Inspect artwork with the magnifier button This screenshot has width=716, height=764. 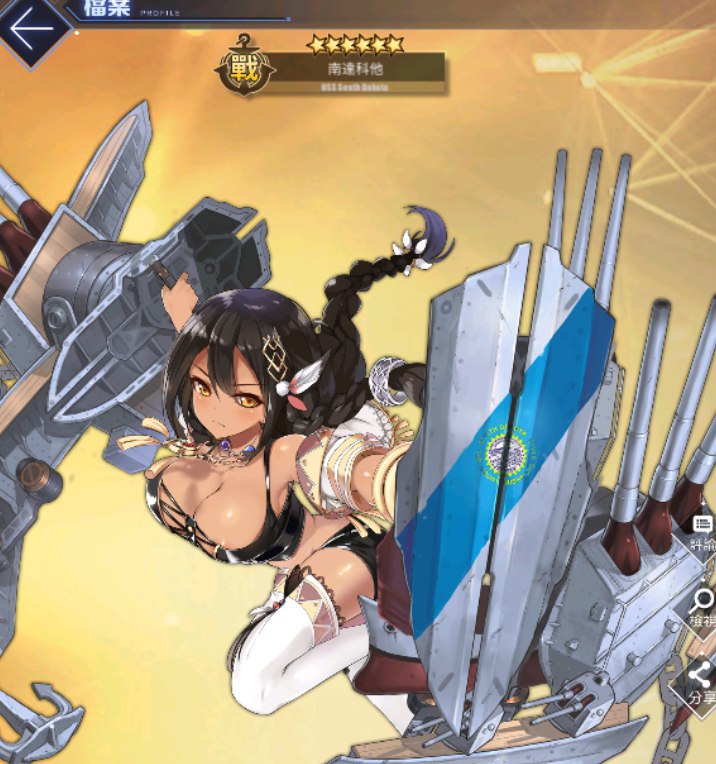[702, 605]
